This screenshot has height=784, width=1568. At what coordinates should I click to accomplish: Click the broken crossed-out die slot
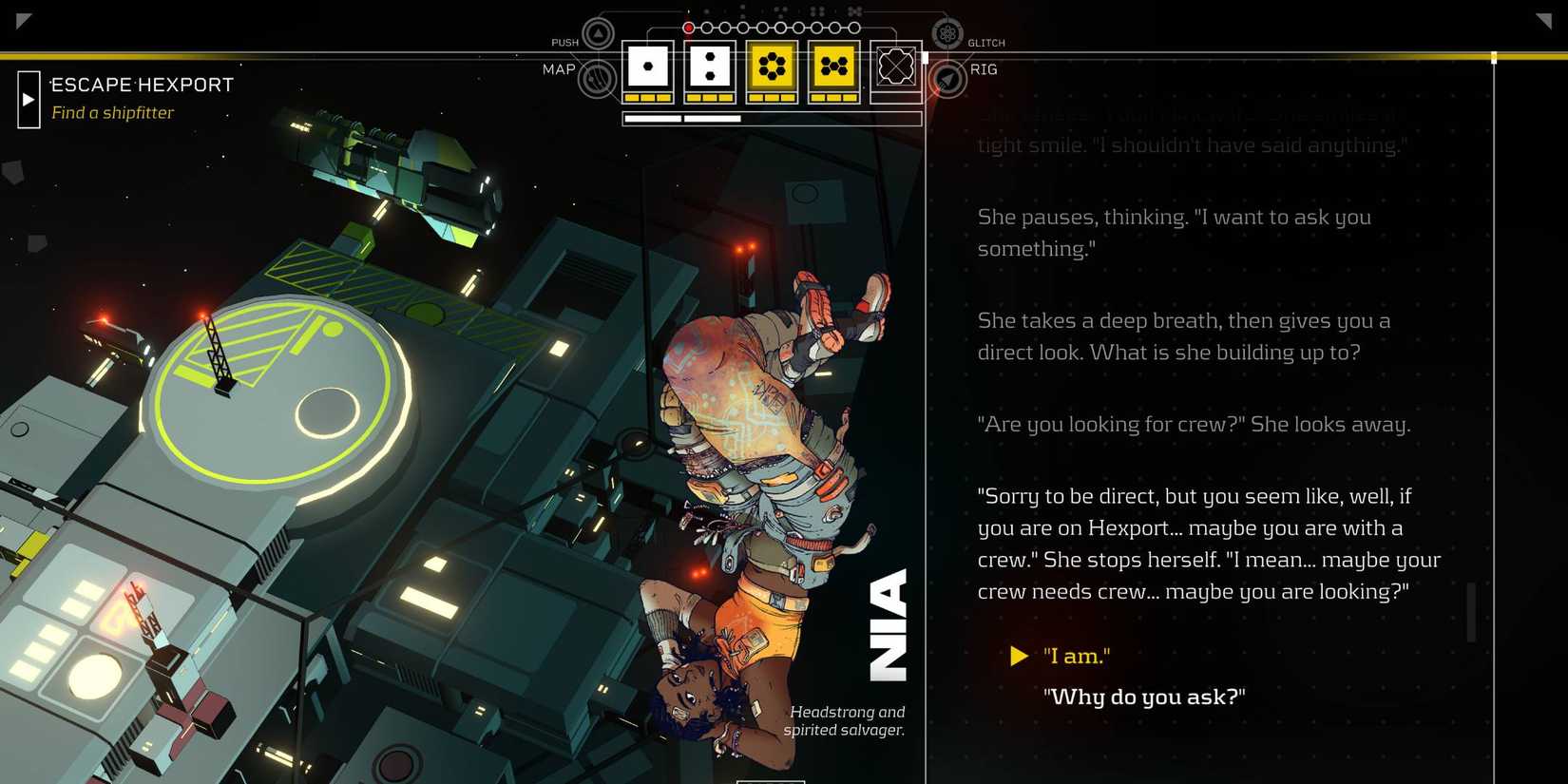click(x=895, y=67)
